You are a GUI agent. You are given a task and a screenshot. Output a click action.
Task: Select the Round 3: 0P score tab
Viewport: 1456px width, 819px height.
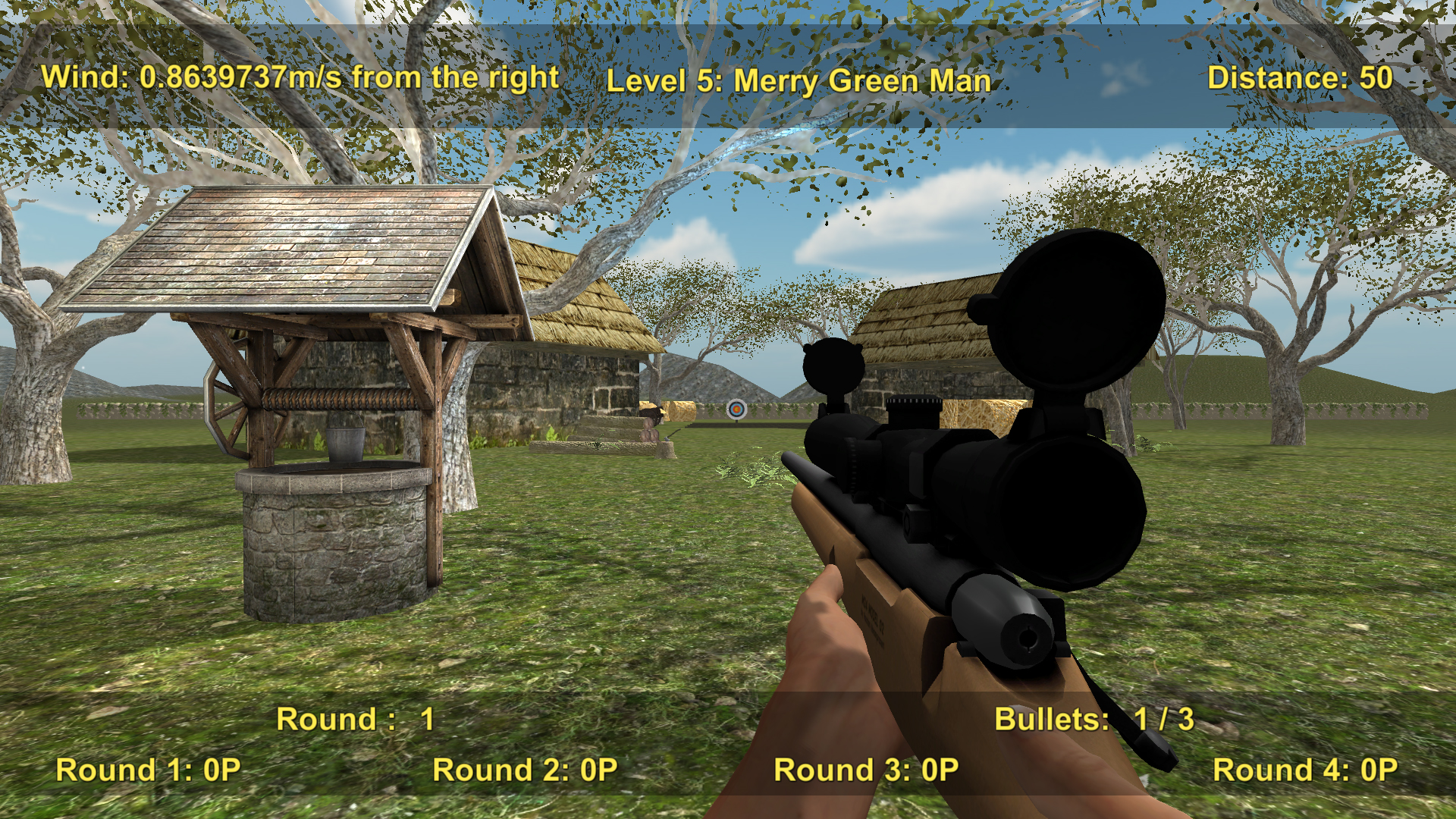click(x=864, y=770)
